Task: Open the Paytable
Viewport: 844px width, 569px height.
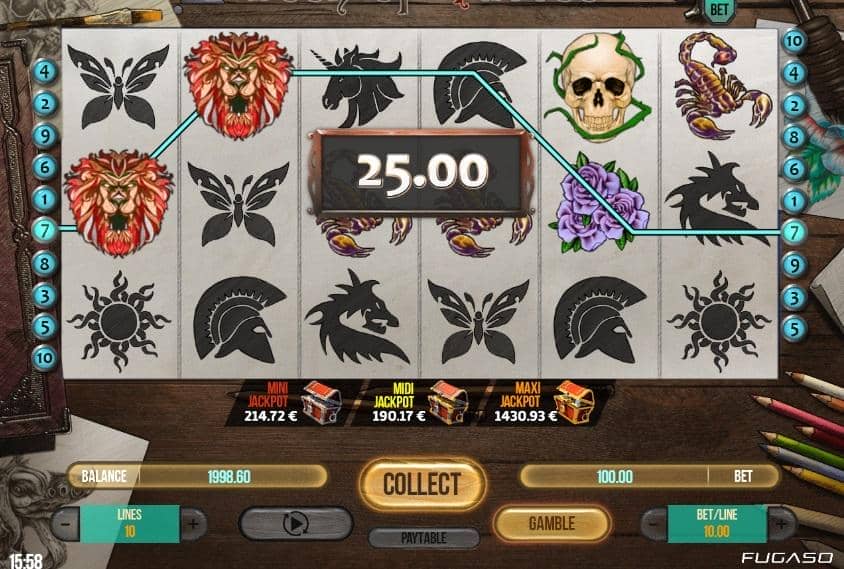Action: 422,538
